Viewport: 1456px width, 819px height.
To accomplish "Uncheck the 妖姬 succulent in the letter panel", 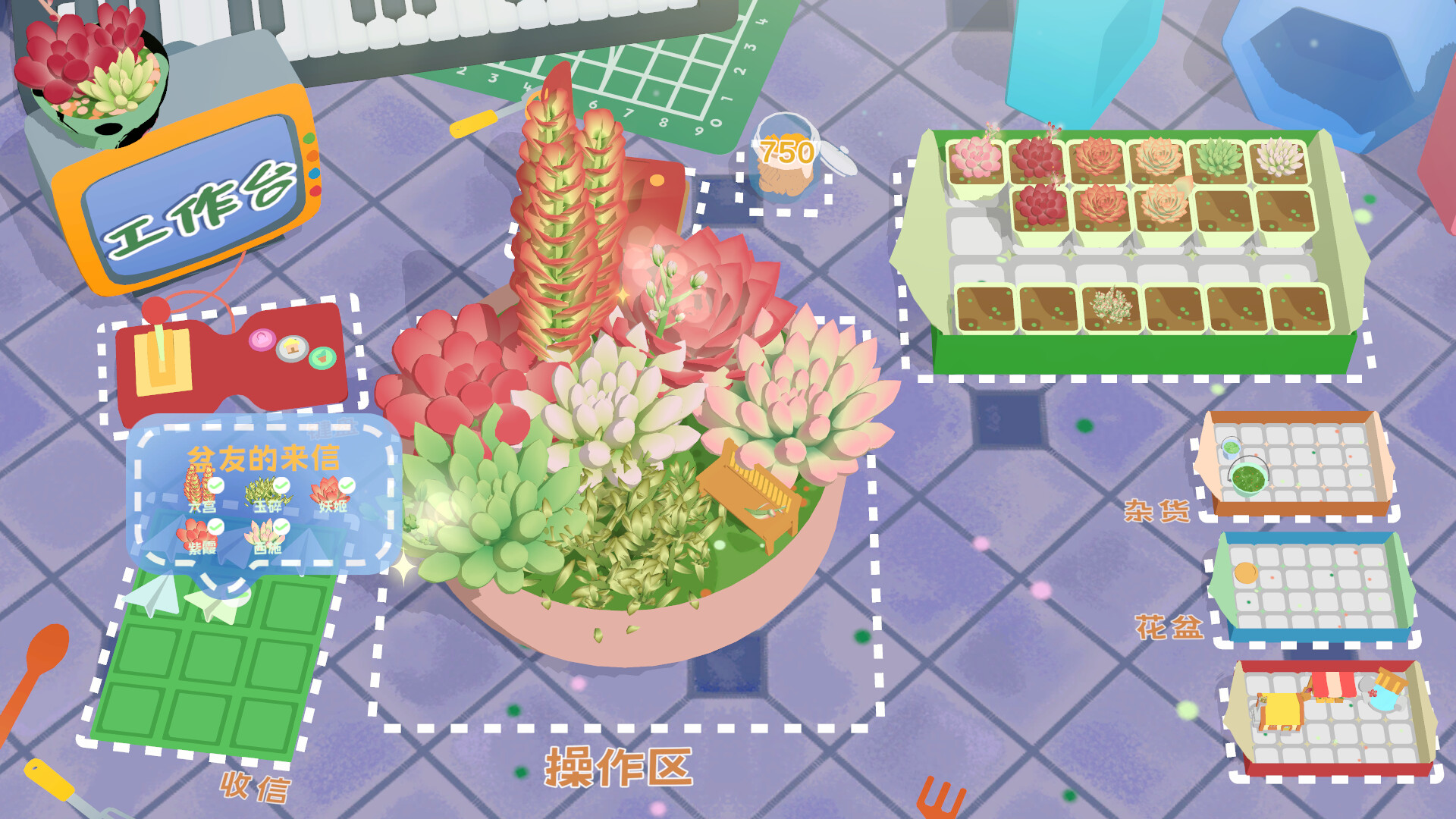I will click(x=347, y=484).
